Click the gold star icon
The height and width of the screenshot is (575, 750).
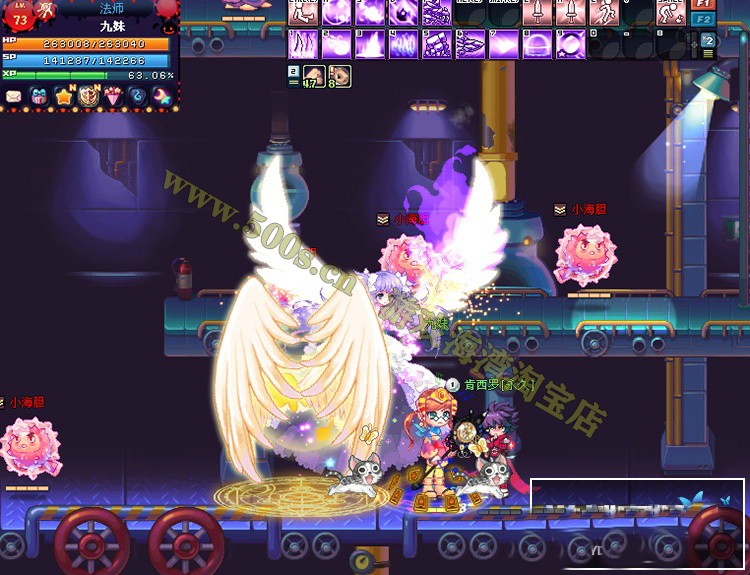pyautogui.click(x=64, y=97)
